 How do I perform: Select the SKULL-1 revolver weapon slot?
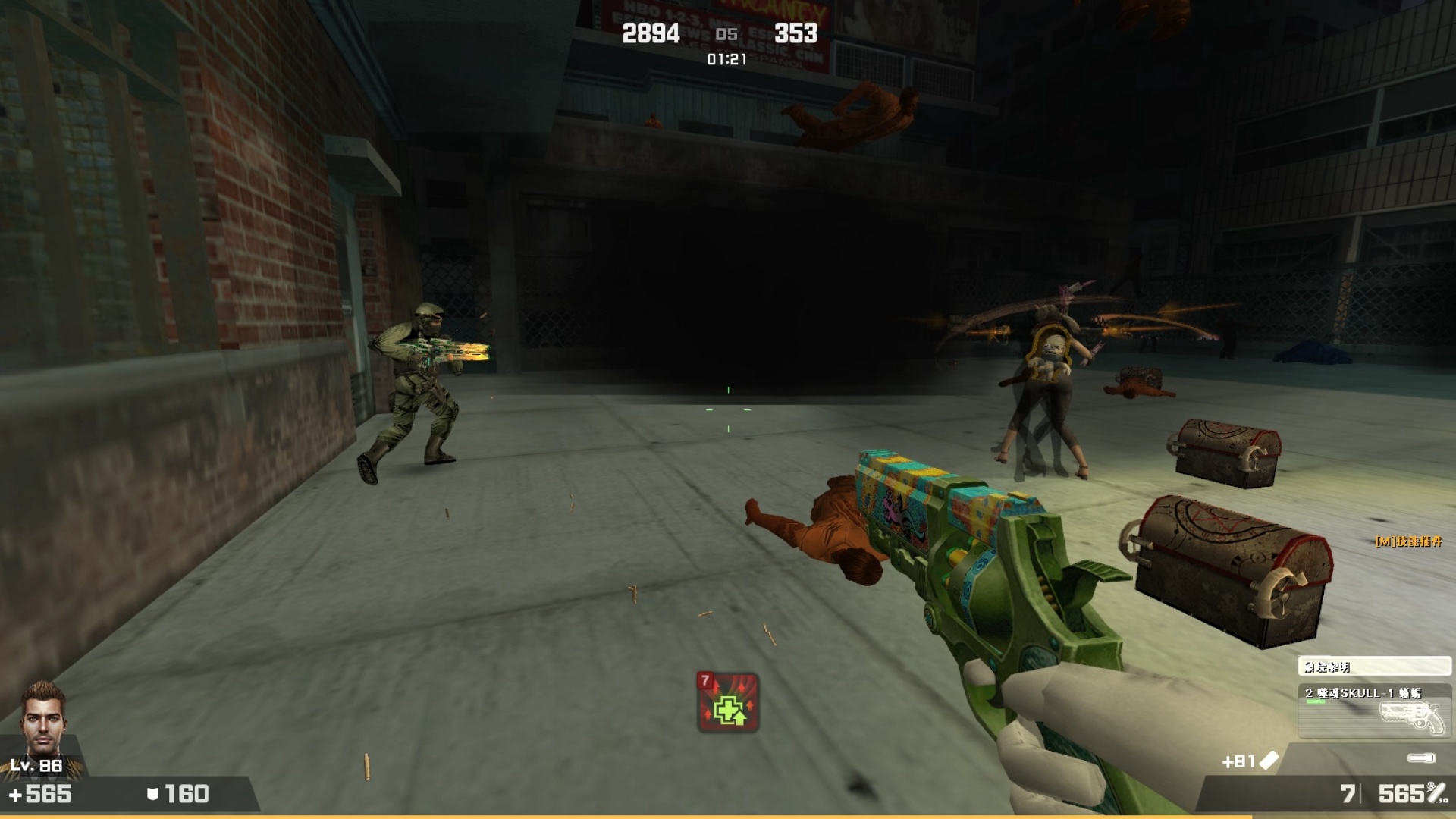point(1374,711)
